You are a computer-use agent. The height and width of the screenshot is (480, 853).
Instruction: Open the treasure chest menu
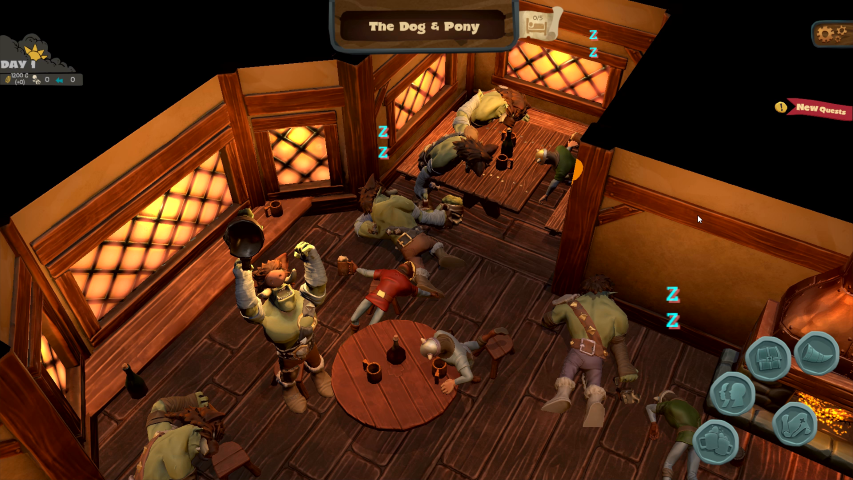pos(768,358)
